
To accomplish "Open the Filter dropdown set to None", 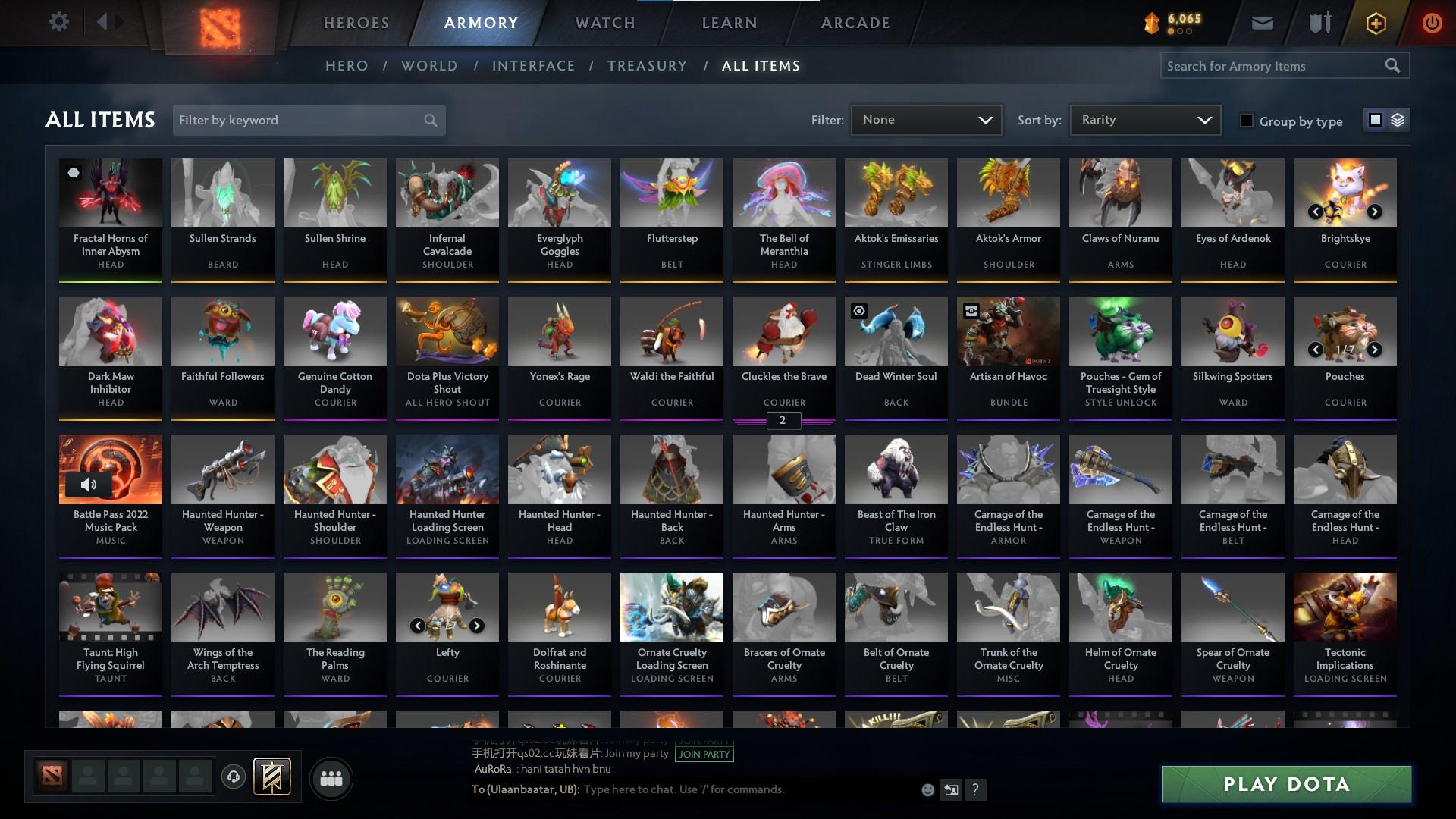I will [x=926, y=119].
